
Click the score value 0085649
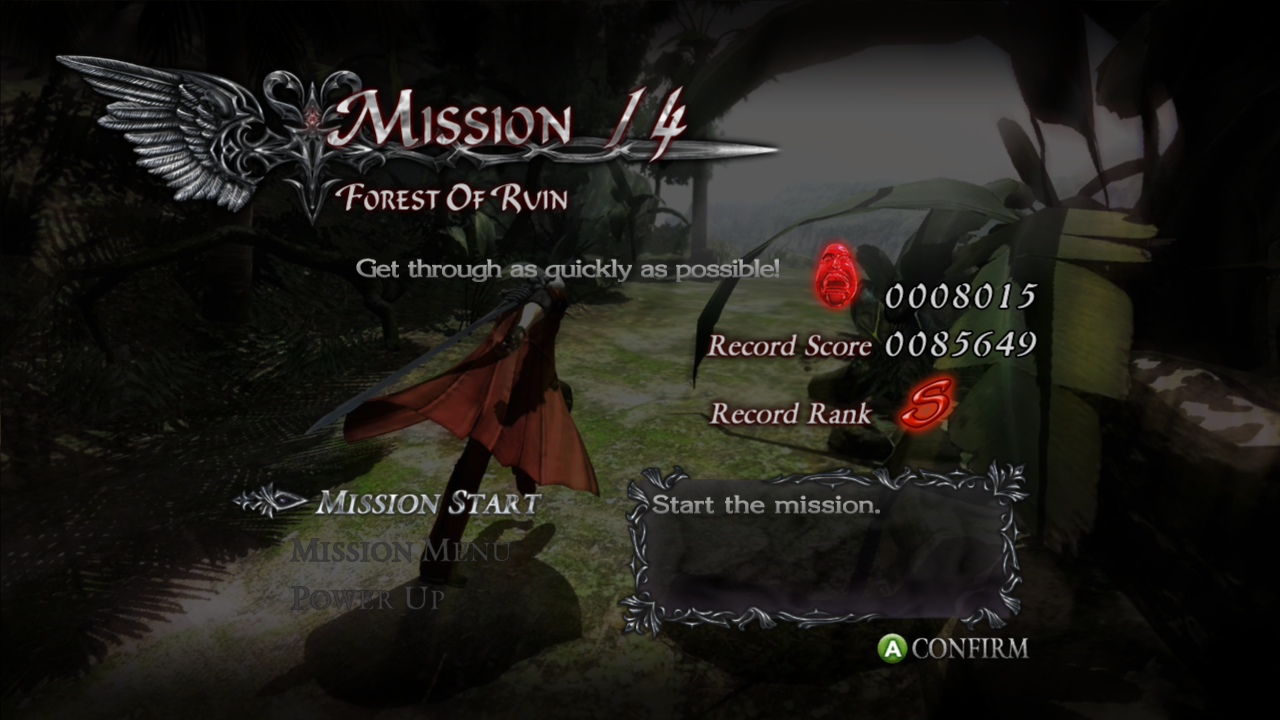click(x=963, y=347)
